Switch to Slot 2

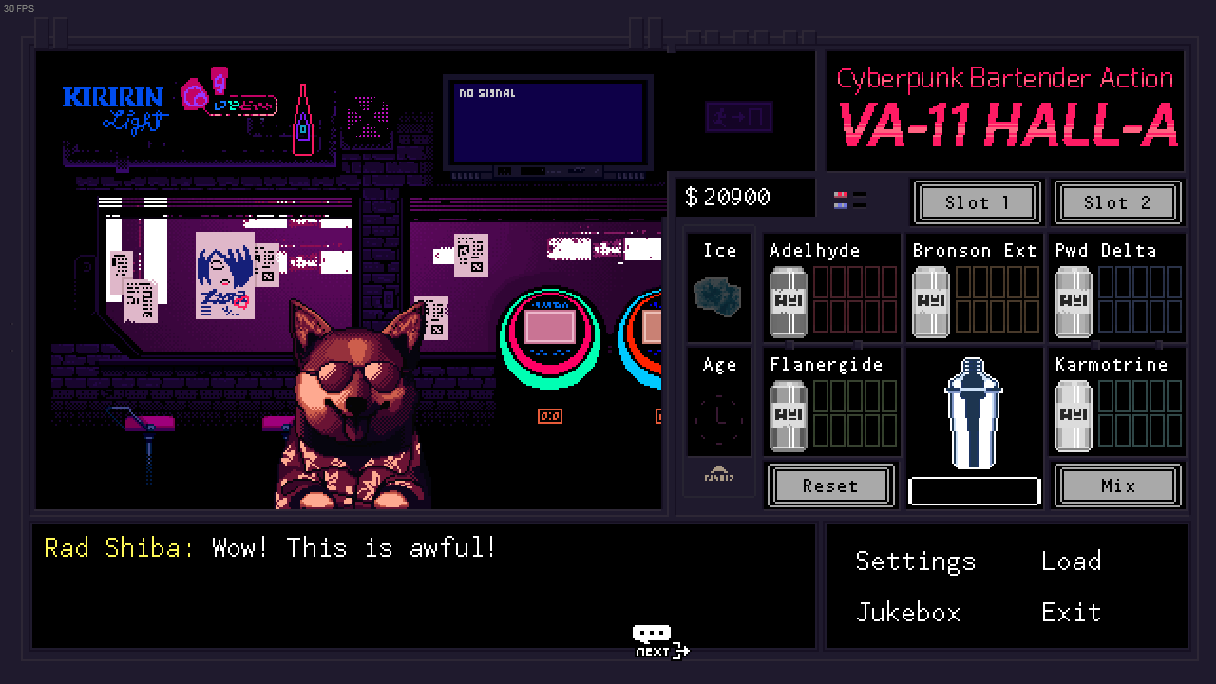pyautogui.click(x=1117, y=203)
